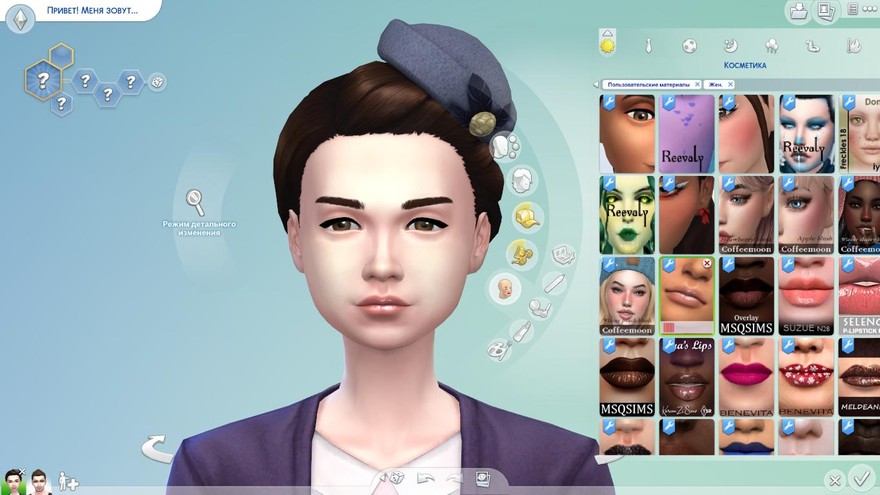Switch to the sleepwear moon tab
Image resolution: width=880 pixels, height=495 pixels.
pyautogui.click(x=730, y=46)
